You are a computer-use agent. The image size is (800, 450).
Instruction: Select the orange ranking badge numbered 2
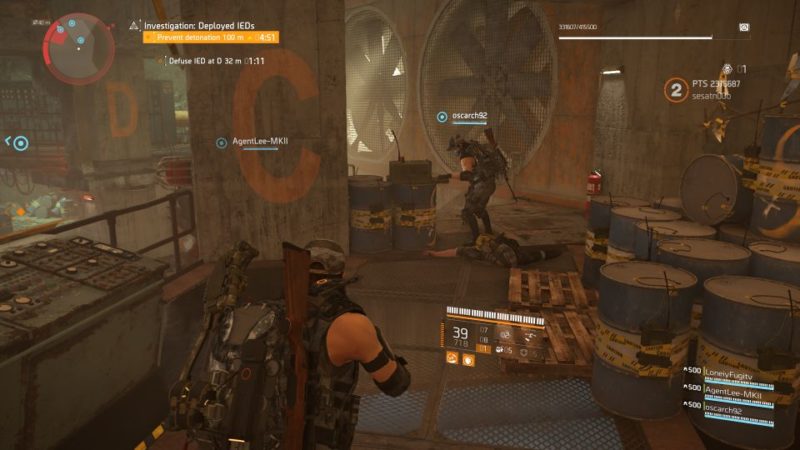pos(675,91)
